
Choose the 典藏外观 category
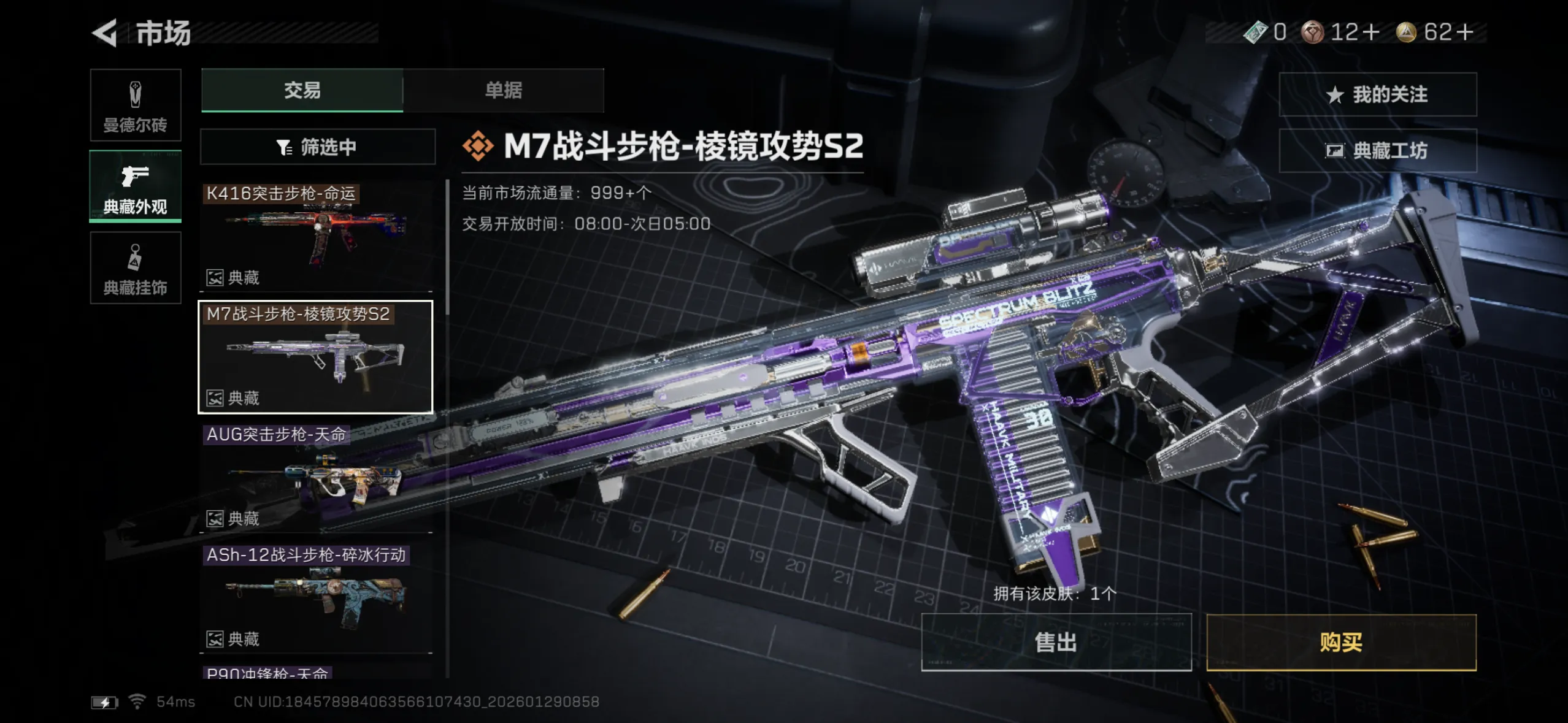135,186
